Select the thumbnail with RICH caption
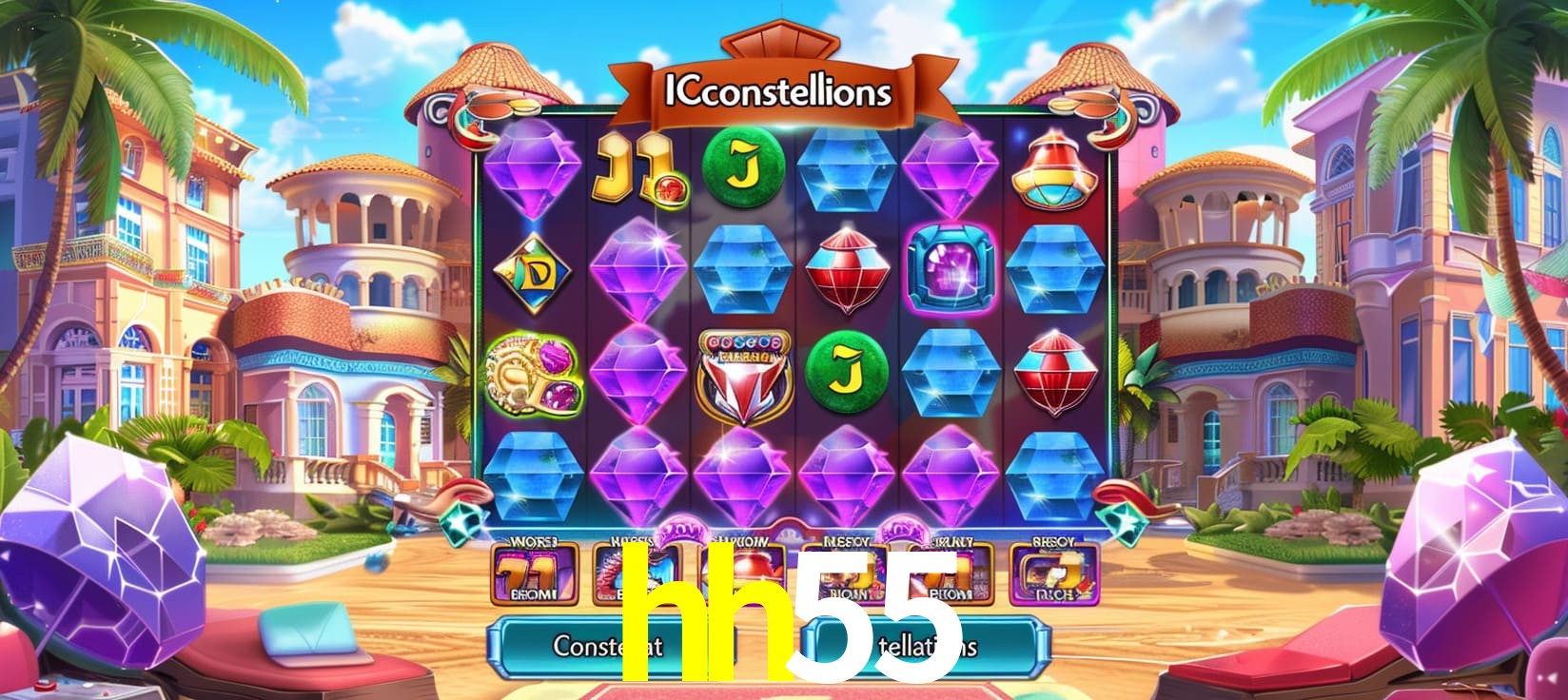The image size is (1568, 700). coord(1052,574)
